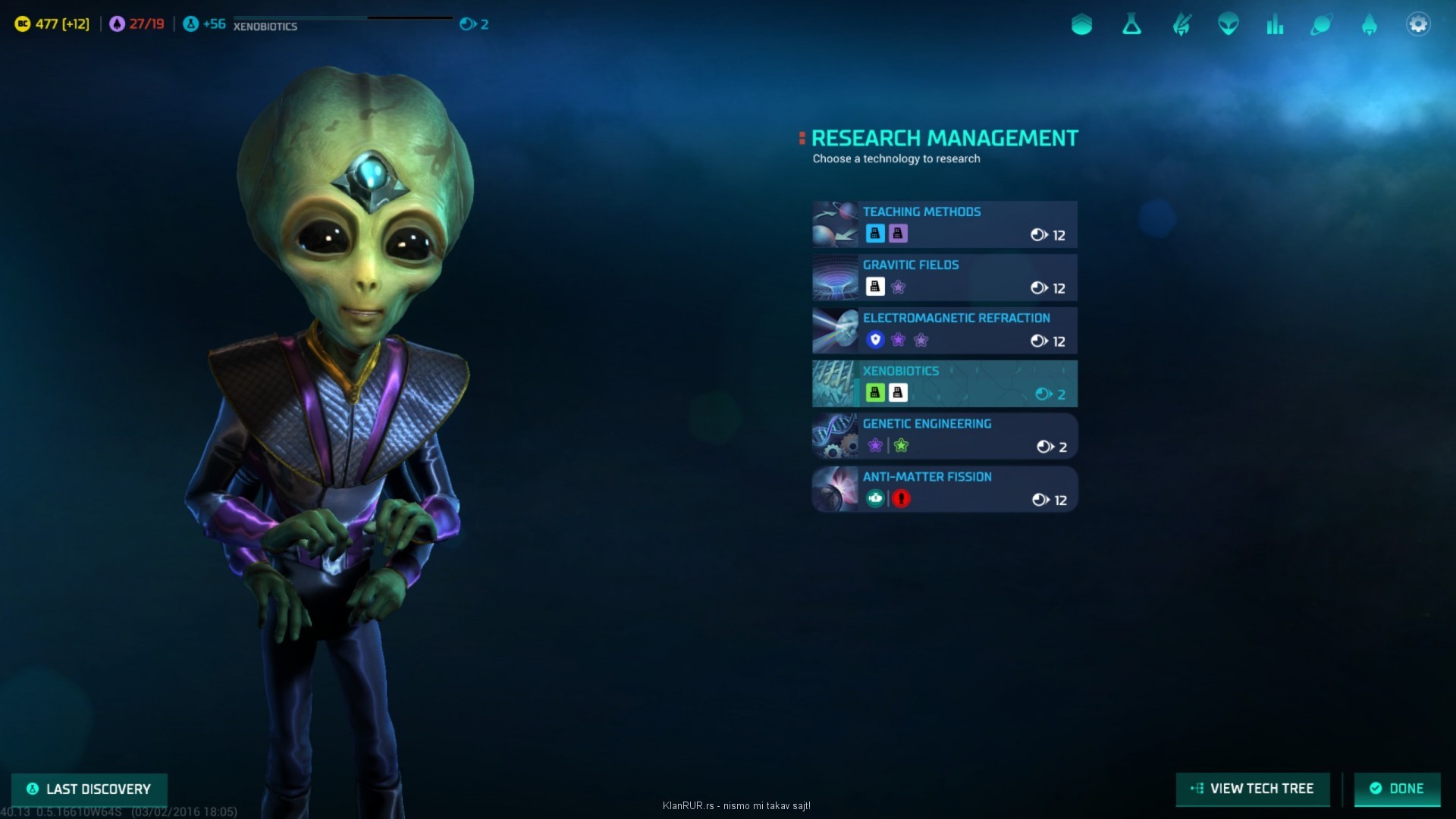Select the Xenobiotics technology row
1456x819 pixels.
tap(944, 384)
